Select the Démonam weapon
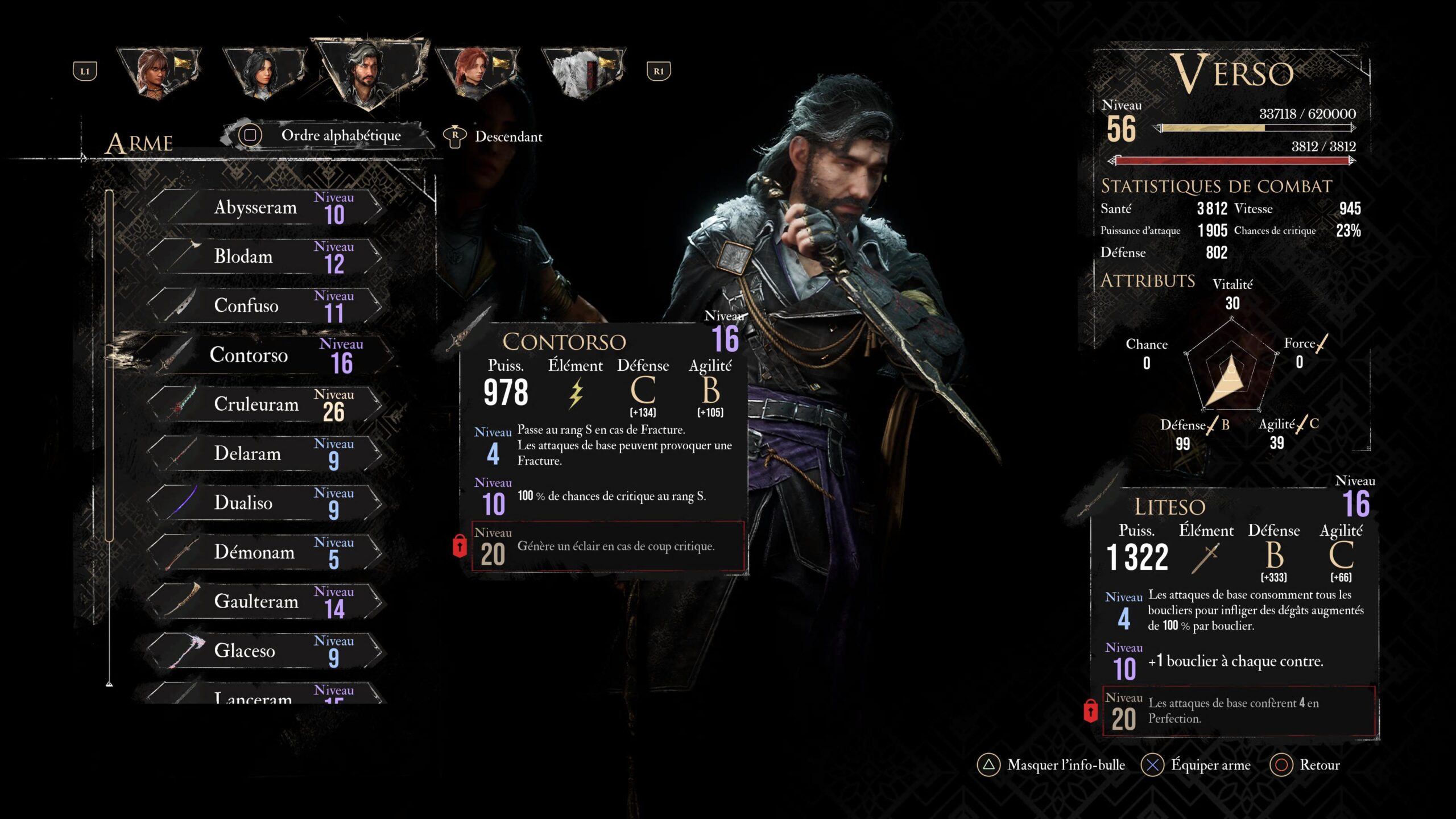 [264, 552]
